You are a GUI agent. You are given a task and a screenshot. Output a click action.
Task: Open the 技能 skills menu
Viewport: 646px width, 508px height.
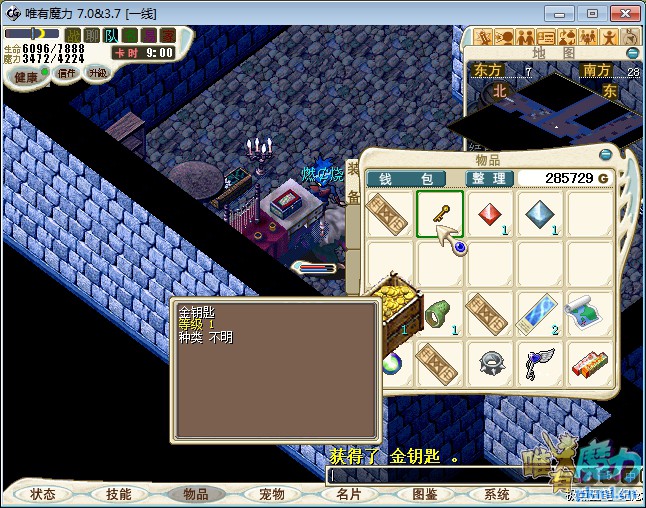pos(119,494)
